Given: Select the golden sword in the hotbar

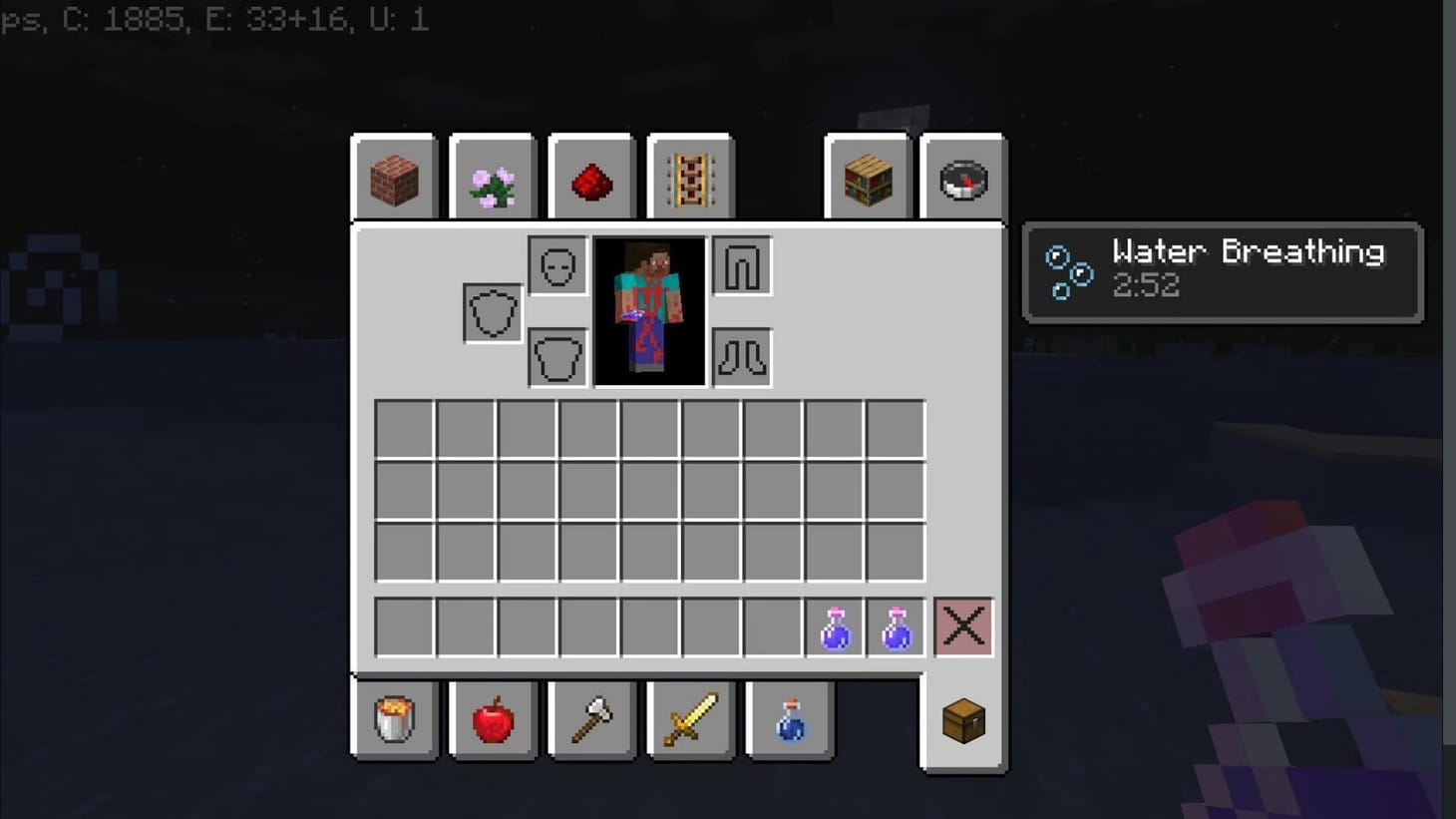Looking at the screenshot, I should click(x=690, y=721).
